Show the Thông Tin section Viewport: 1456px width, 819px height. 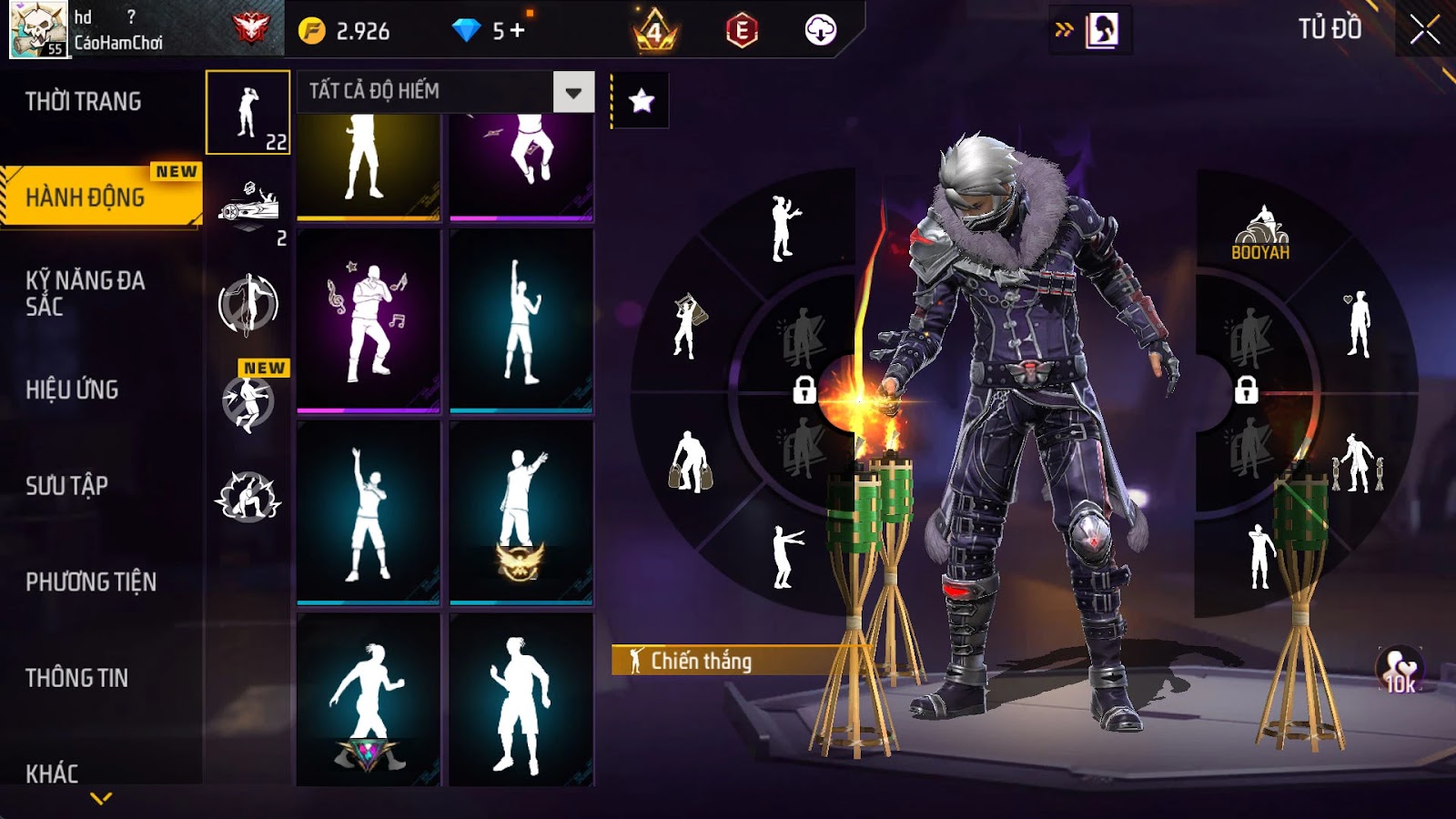coord(77,678)
